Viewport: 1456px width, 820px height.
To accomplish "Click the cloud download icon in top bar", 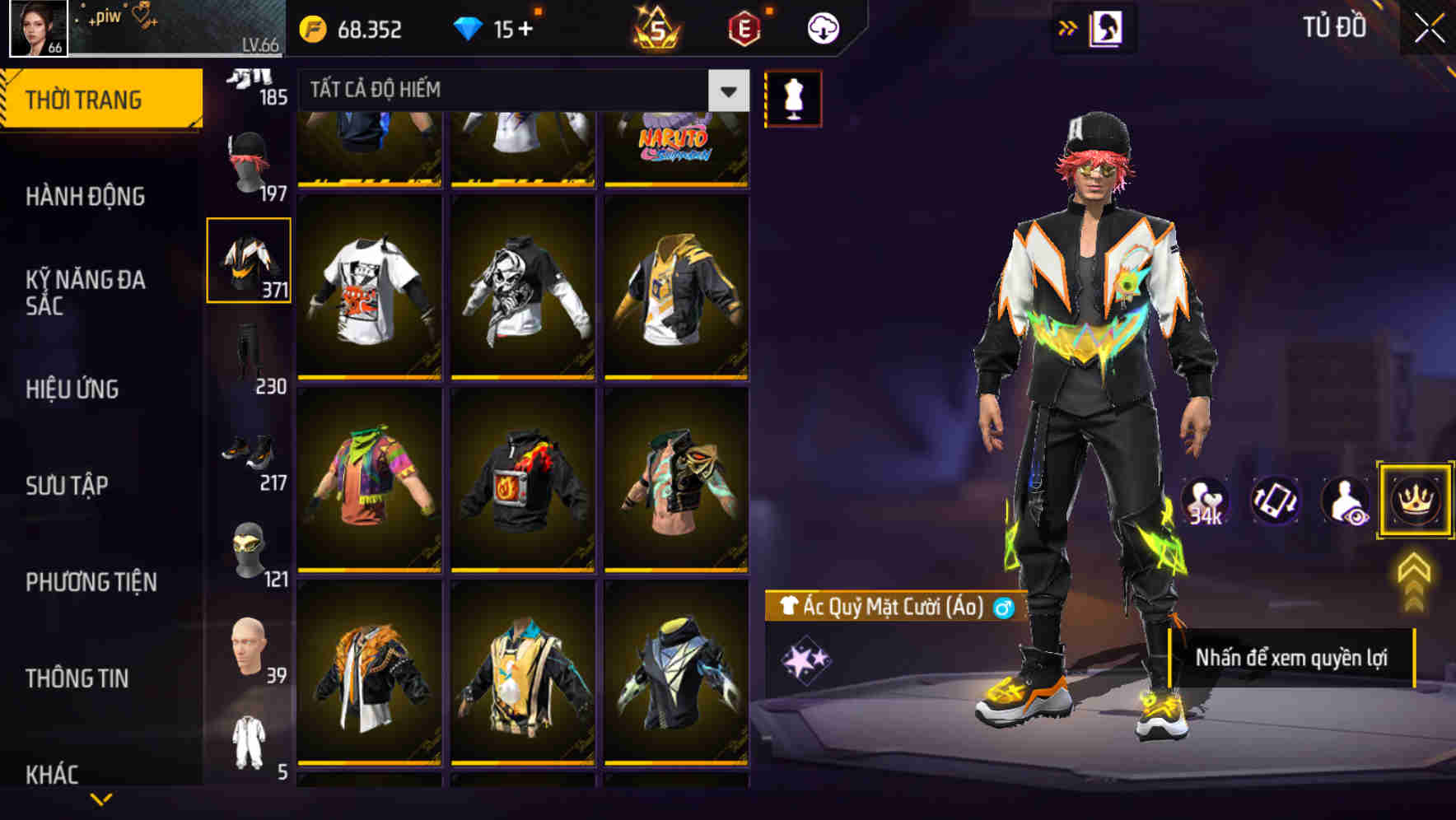I will coord(821,30).
